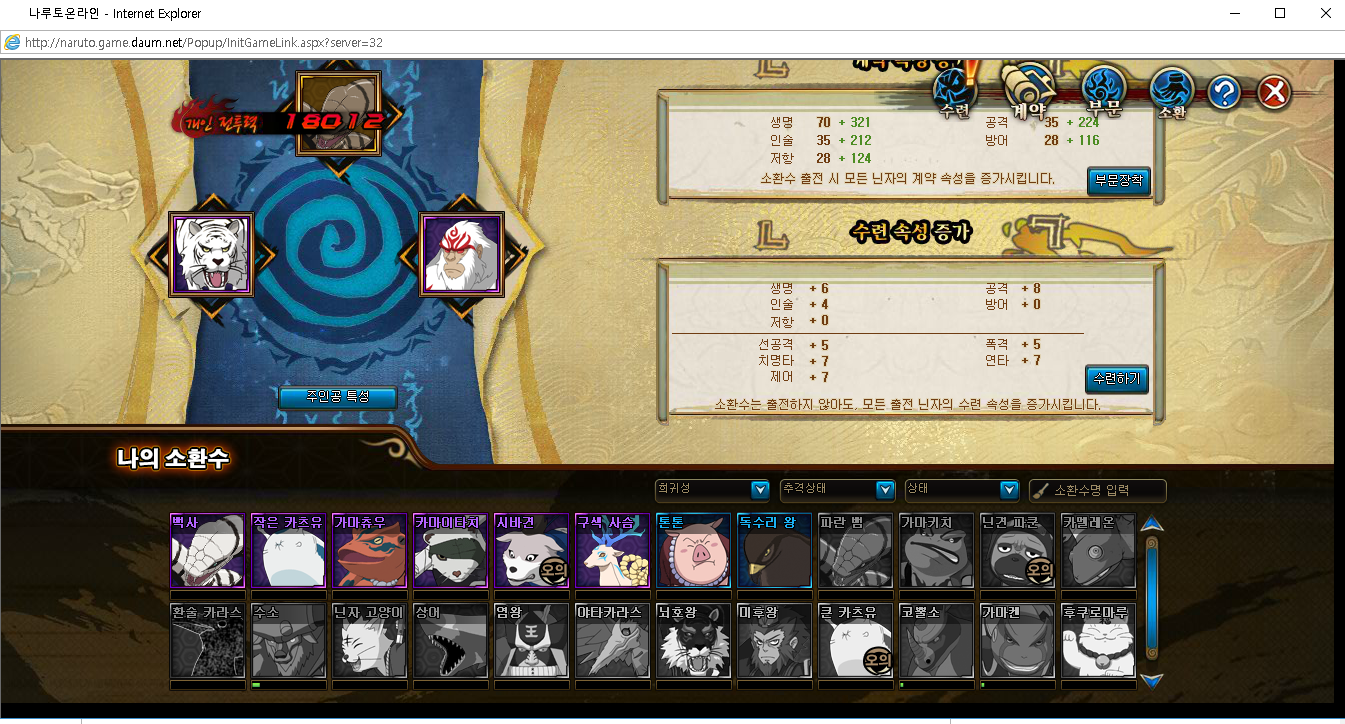Close the summon panel with red X
Screen dimensions: 1345x724
[x=1273, y=93]
